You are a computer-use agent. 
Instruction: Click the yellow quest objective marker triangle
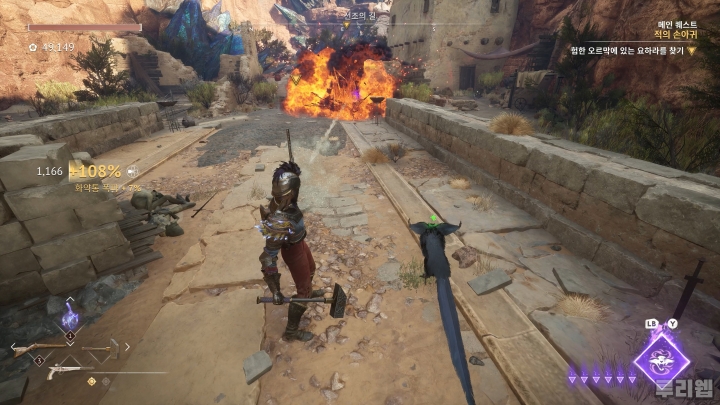[705, 49]
